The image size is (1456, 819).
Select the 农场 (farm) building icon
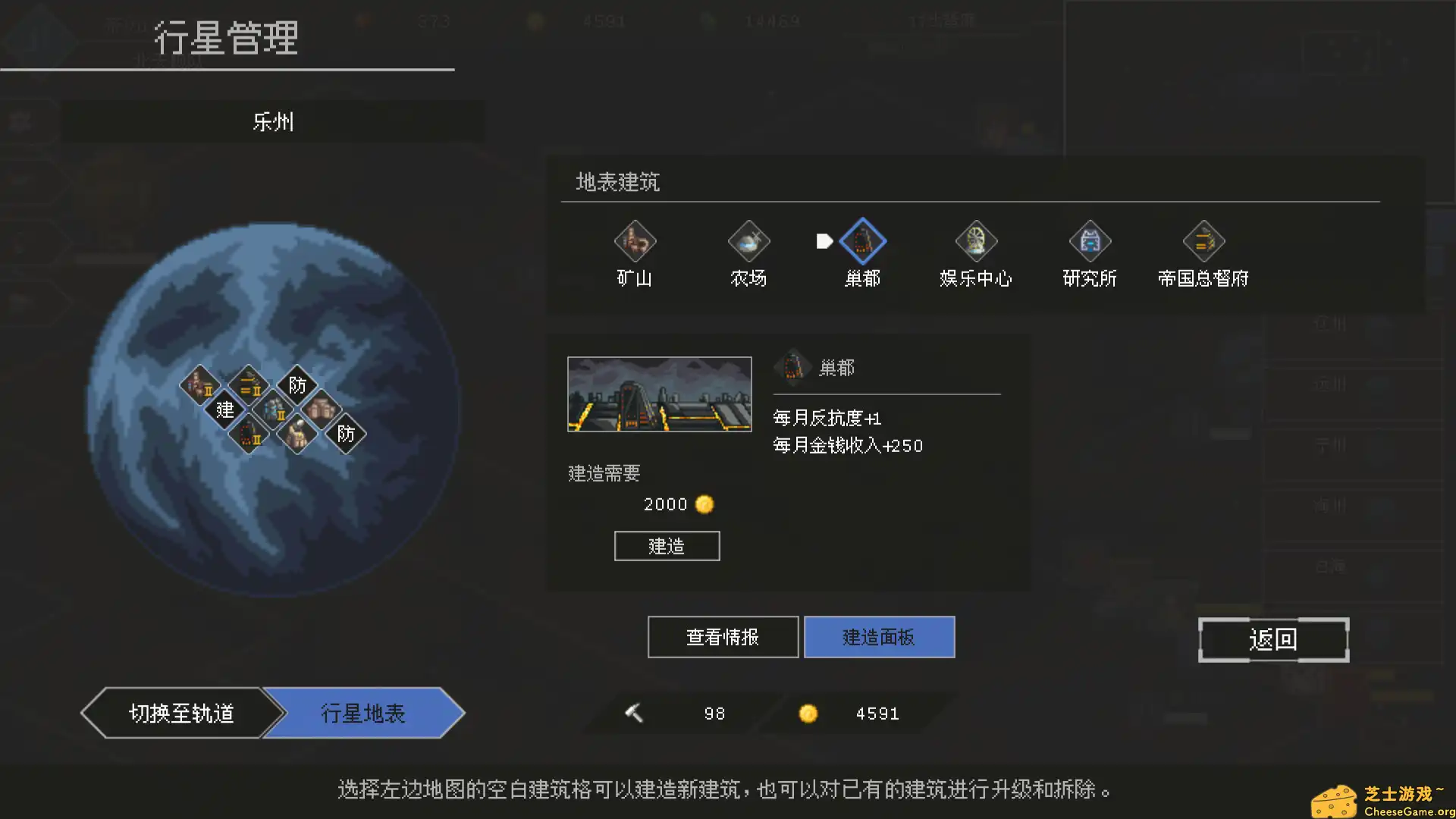748,241
